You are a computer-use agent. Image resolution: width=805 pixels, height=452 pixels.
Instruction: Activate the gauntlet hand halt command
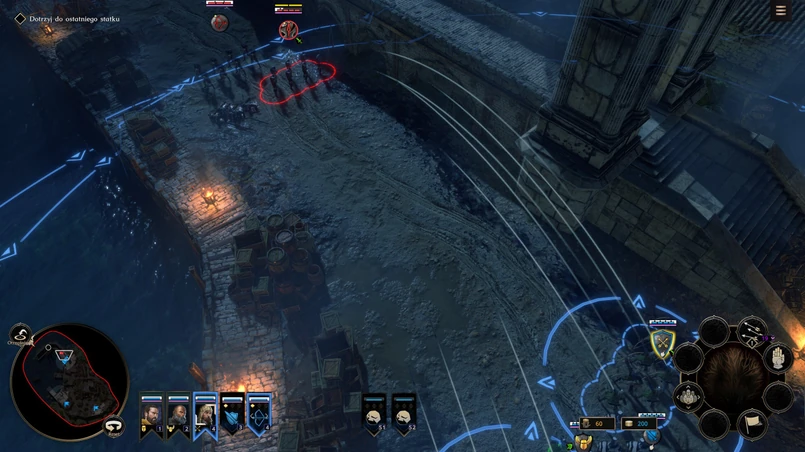tap(778, 358)
